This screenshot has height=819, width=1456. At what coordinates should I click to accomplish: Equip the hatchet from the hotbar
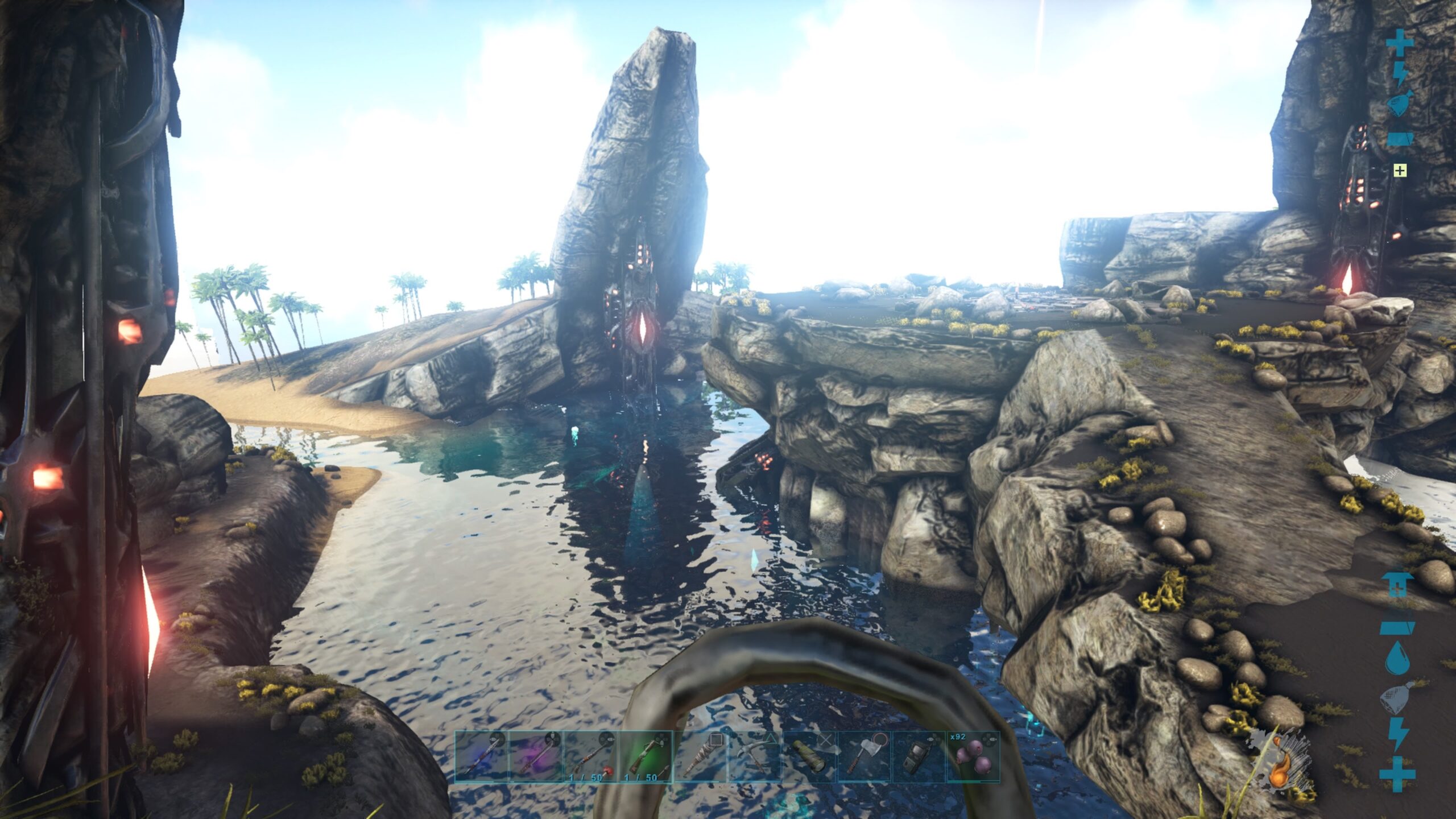[863, 756]
